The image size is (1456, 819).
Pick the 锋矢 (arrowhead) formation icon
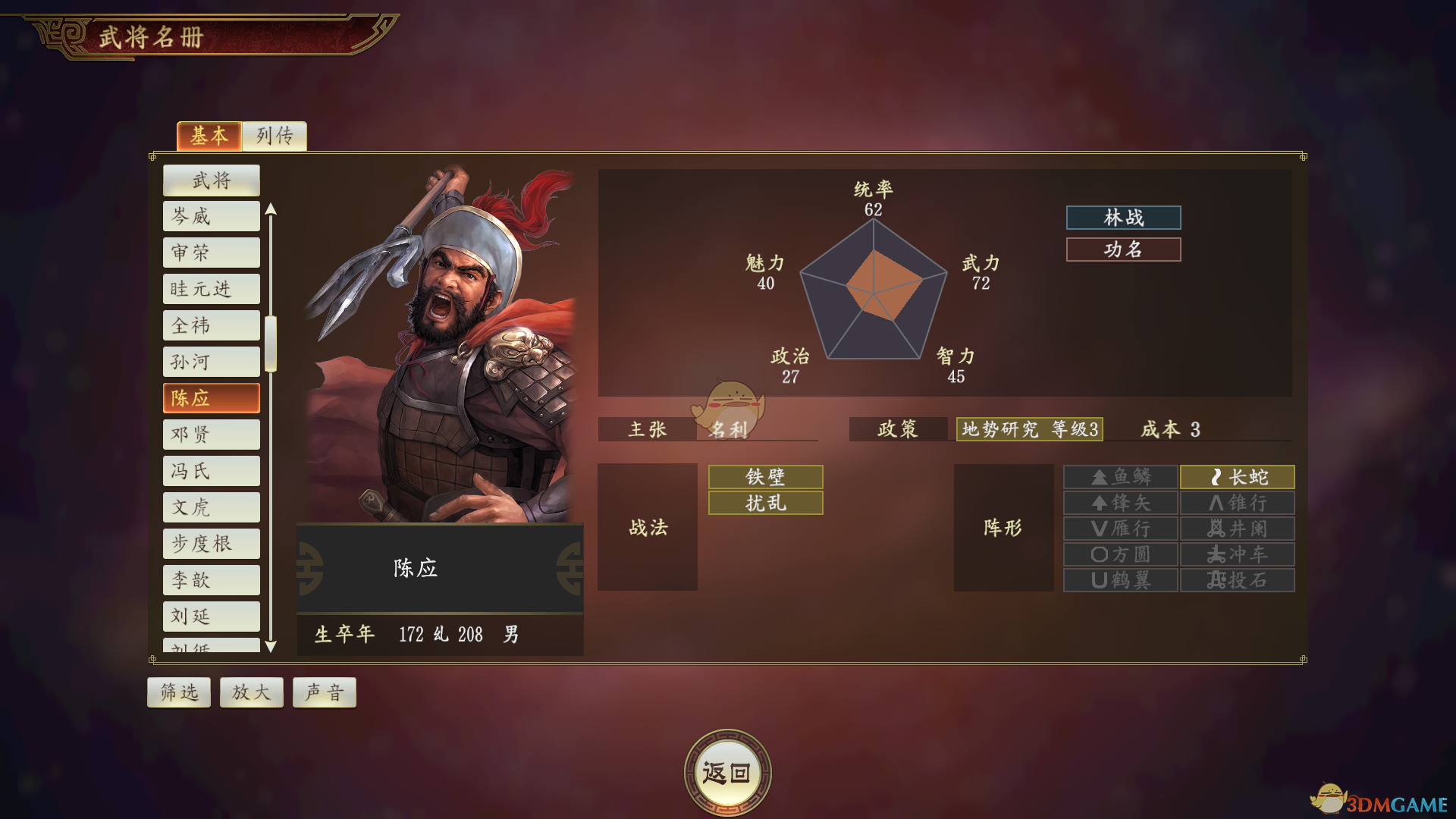click(x=1120, y=503)
